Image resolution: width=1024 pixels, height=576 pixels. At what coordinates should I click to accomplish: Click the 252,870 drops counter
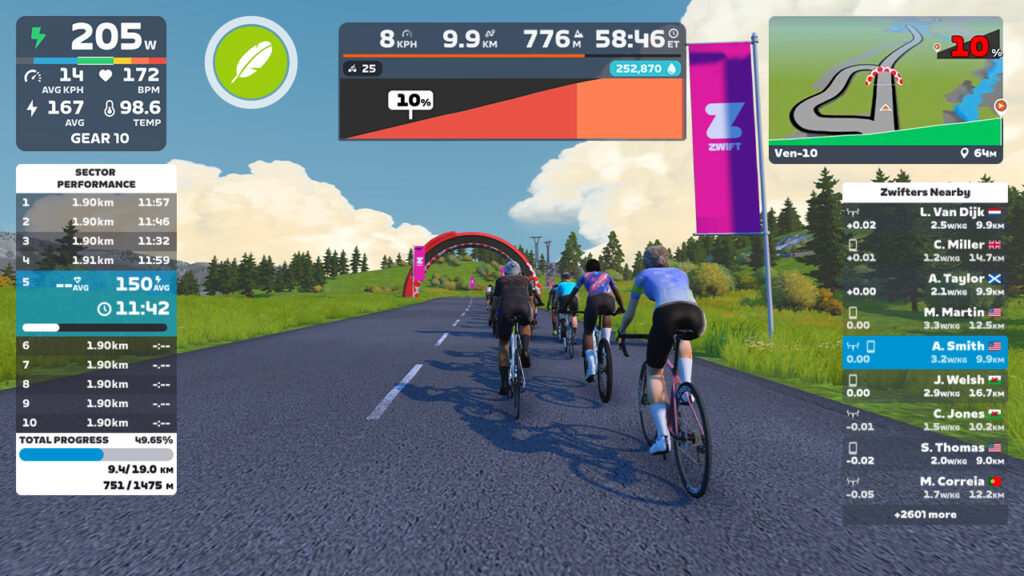click(644, 69)
